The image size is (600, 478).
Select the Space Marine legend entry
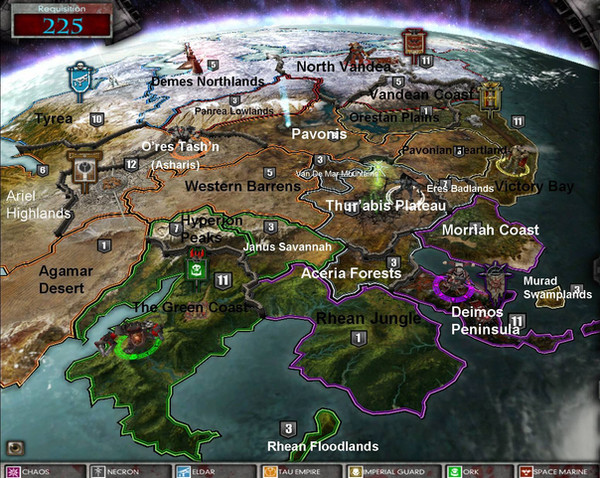(x=556, y=470)
